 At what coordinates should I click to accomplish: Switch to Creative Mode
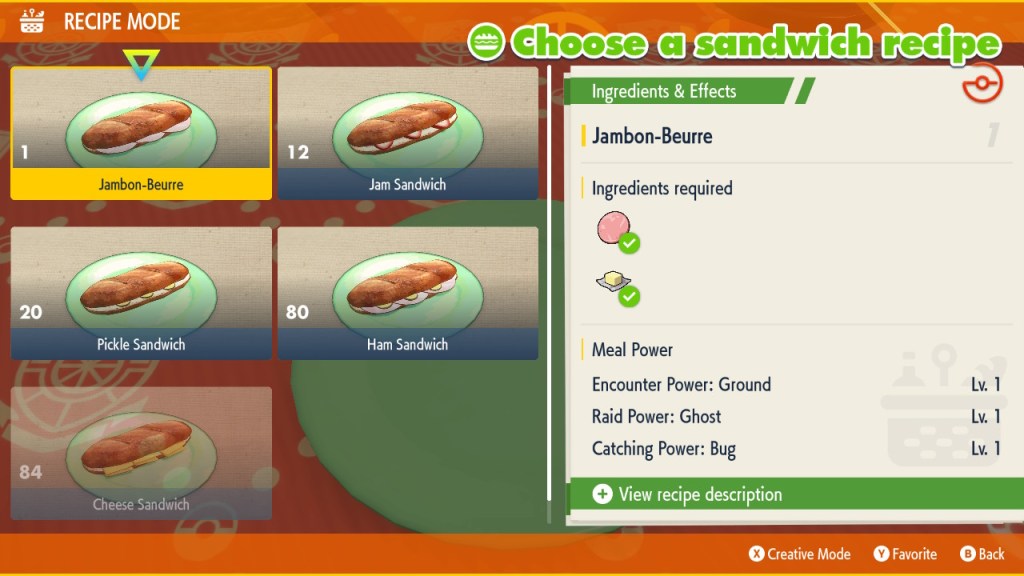(800, 554)
